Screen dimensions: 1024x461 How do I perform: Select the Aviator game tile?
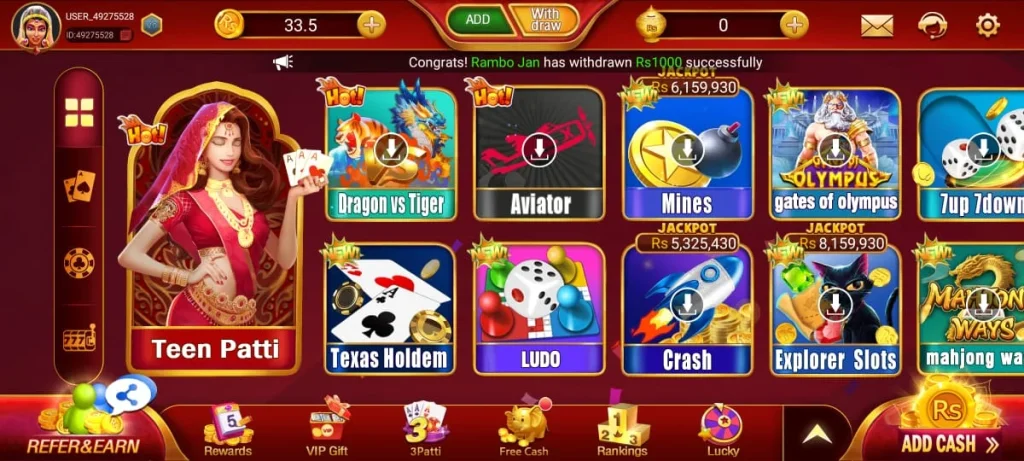[x=539, y=153]
